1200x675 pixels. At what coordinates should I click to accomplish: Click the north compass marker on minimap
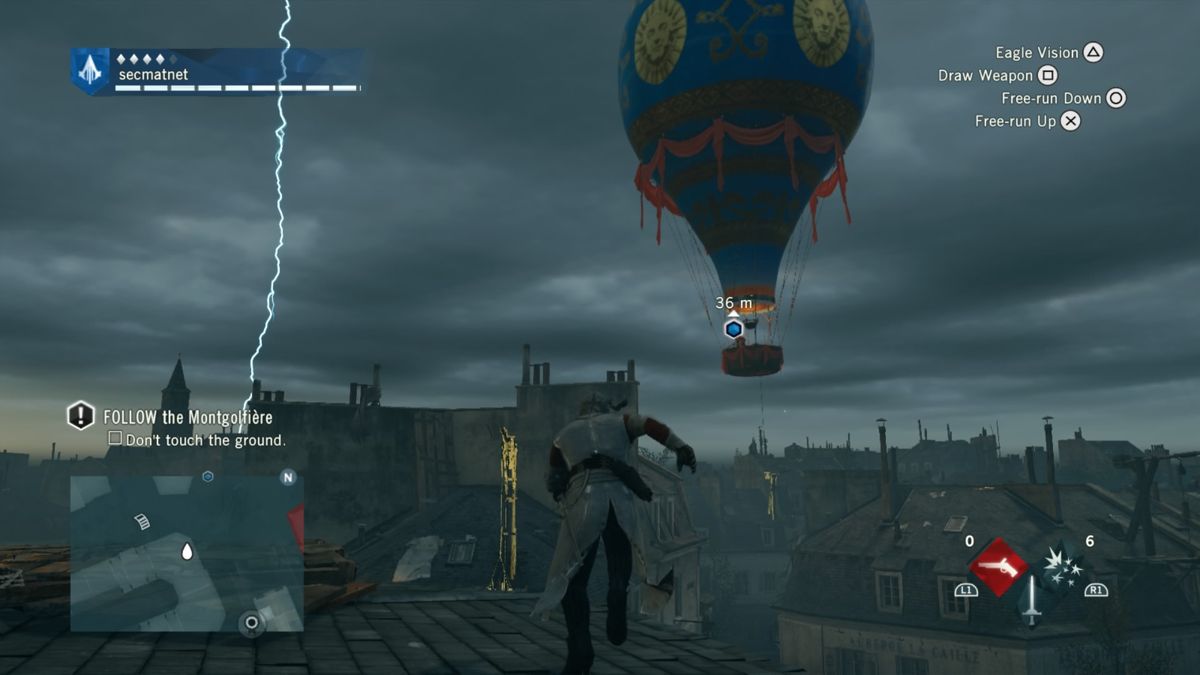(x=288, y=477)
